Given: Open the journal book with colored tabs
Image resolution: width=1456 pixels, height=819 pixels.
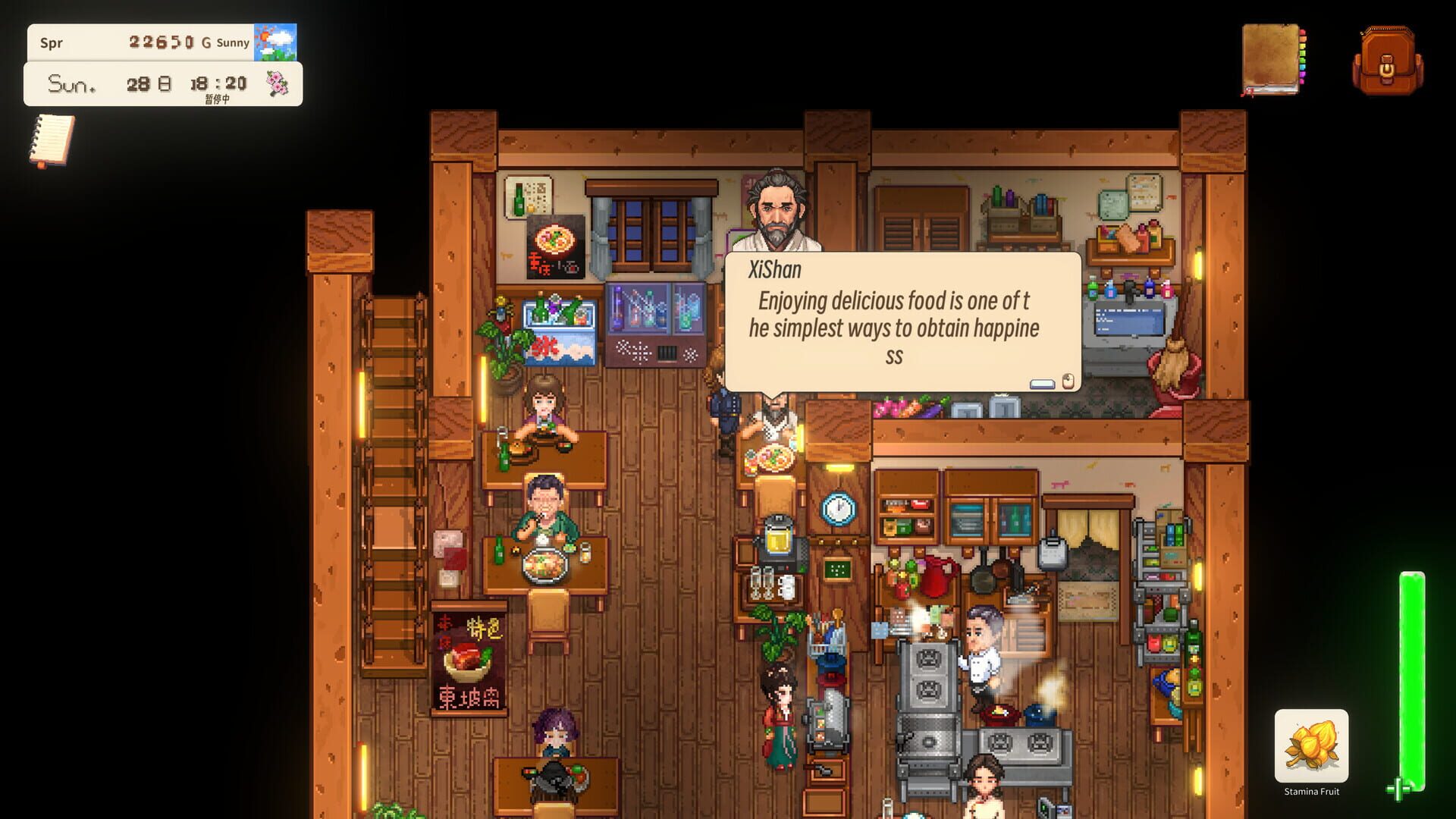Looking at the screenshot, I should coord(1270,57).
